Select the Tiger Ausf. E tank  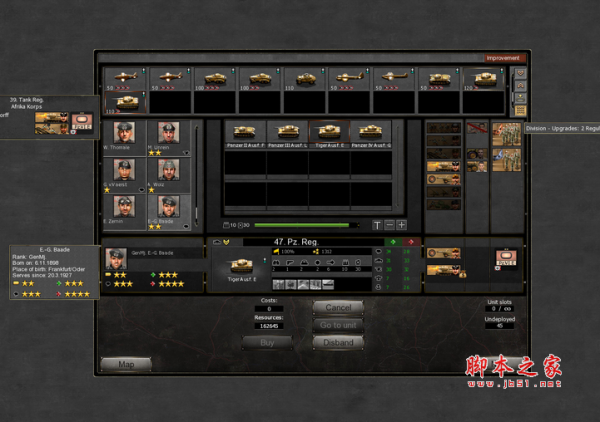[x=329, y=133]
